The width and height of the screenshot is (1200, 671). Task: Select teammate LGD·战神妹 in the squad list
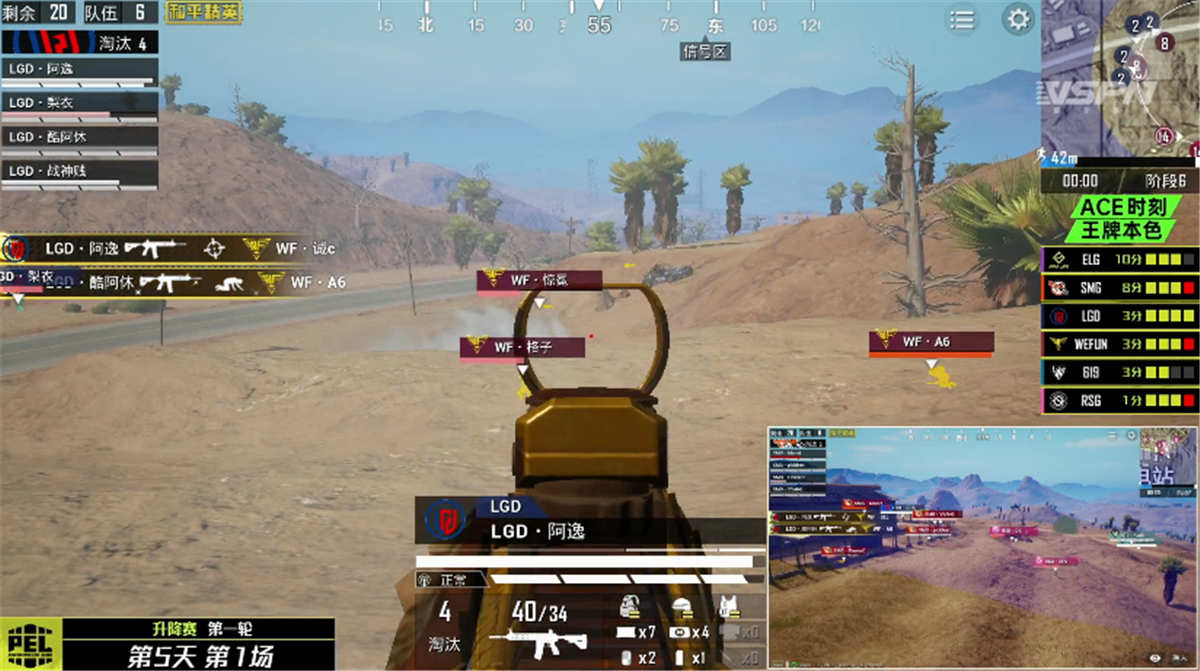click(x=80, y=171)
